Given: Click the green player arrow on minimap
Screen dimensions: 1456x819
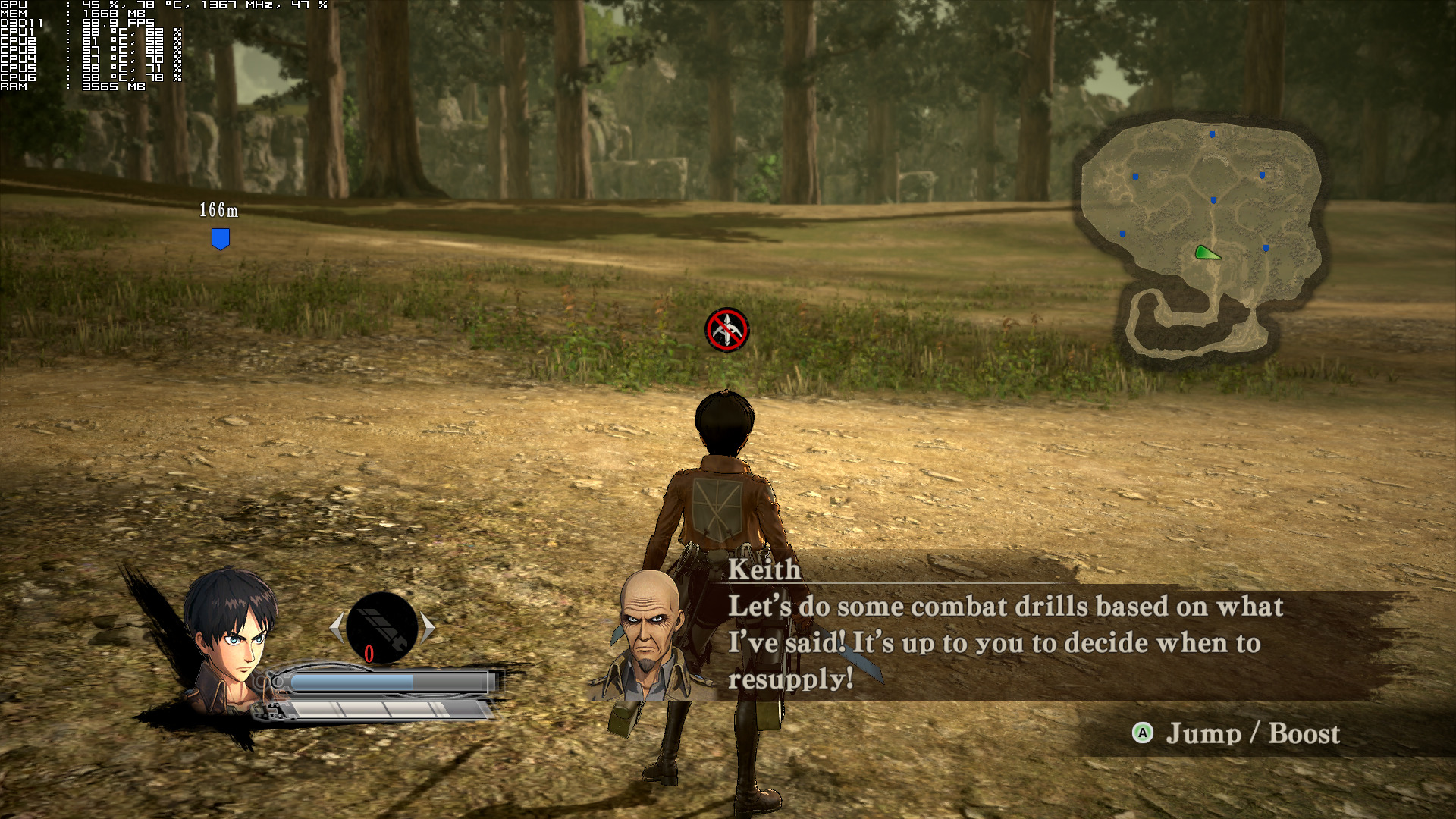Looking at the screenshot, I should (1206, 253).
